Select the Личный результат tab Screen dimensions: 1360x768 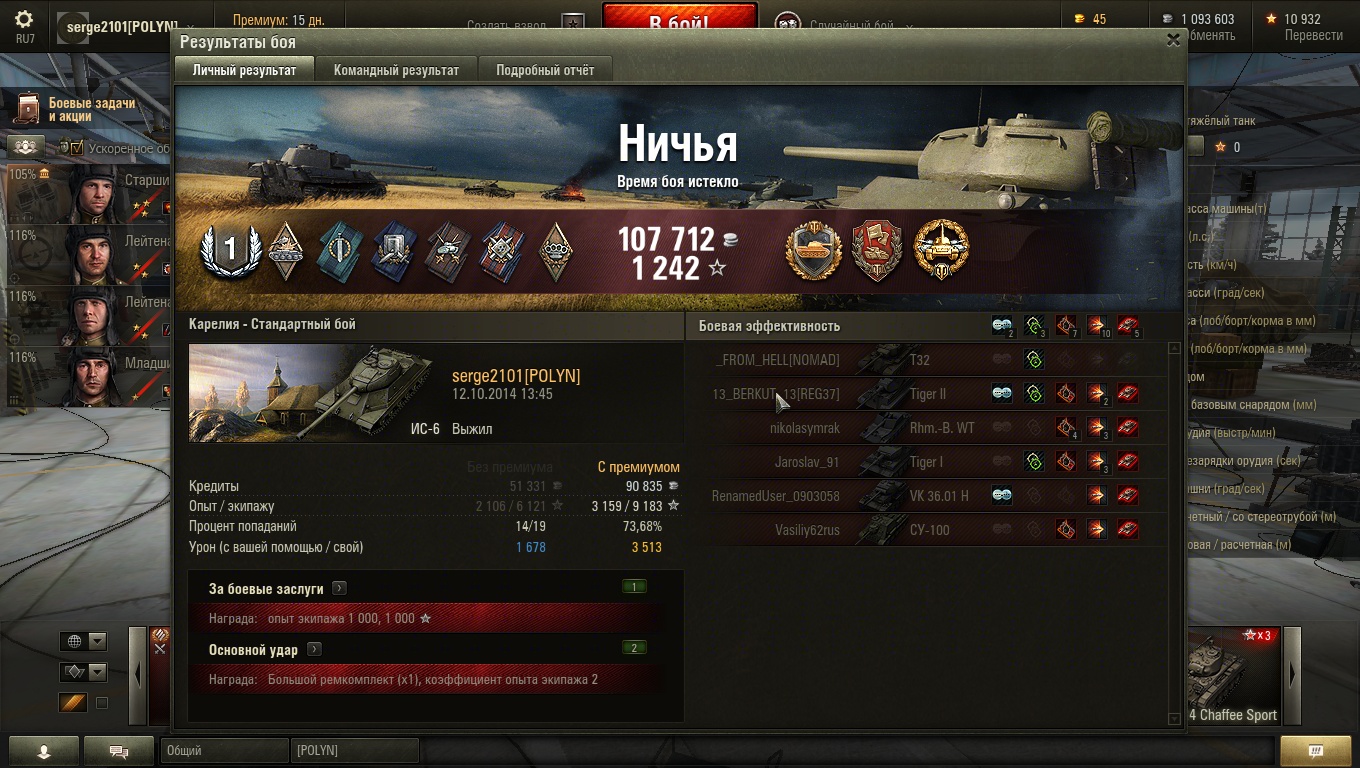pos(244,70)
